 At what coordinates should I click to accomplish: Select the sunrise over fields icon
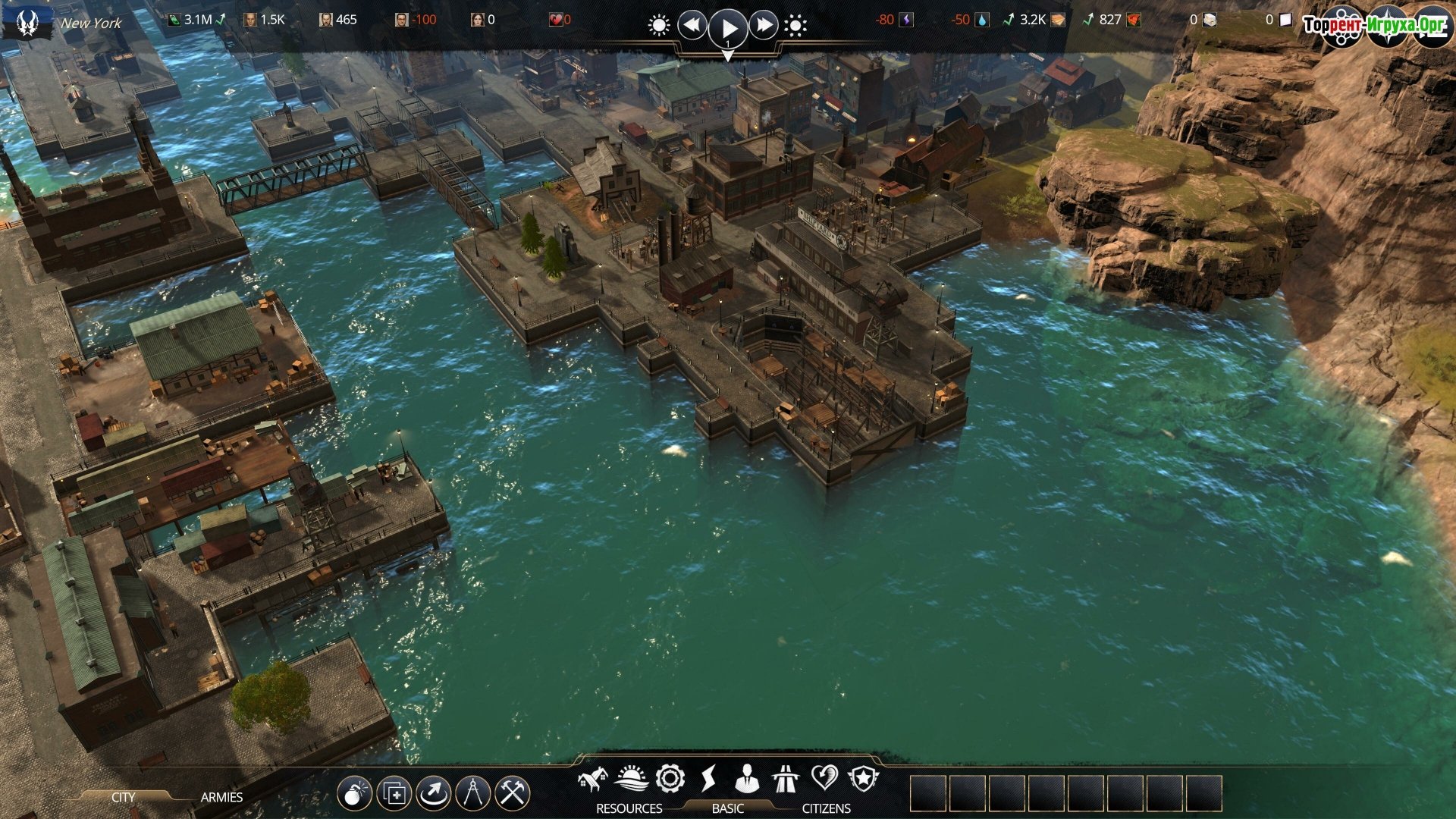631,778
